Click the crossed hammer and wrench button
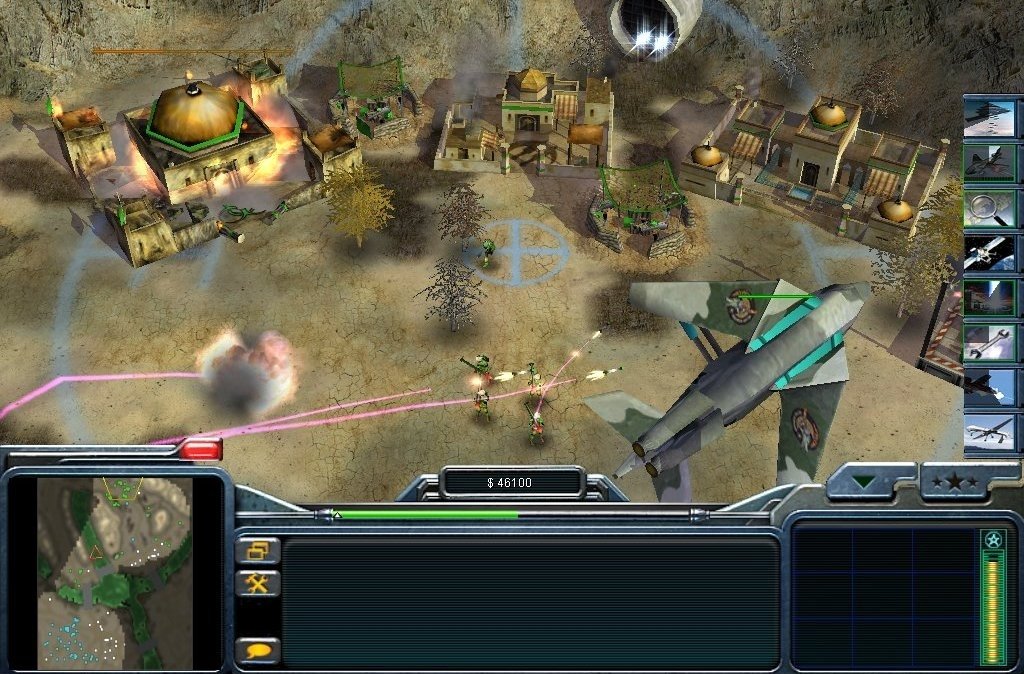The width and height of the screenshot is (1024, 674). [258, 583]
